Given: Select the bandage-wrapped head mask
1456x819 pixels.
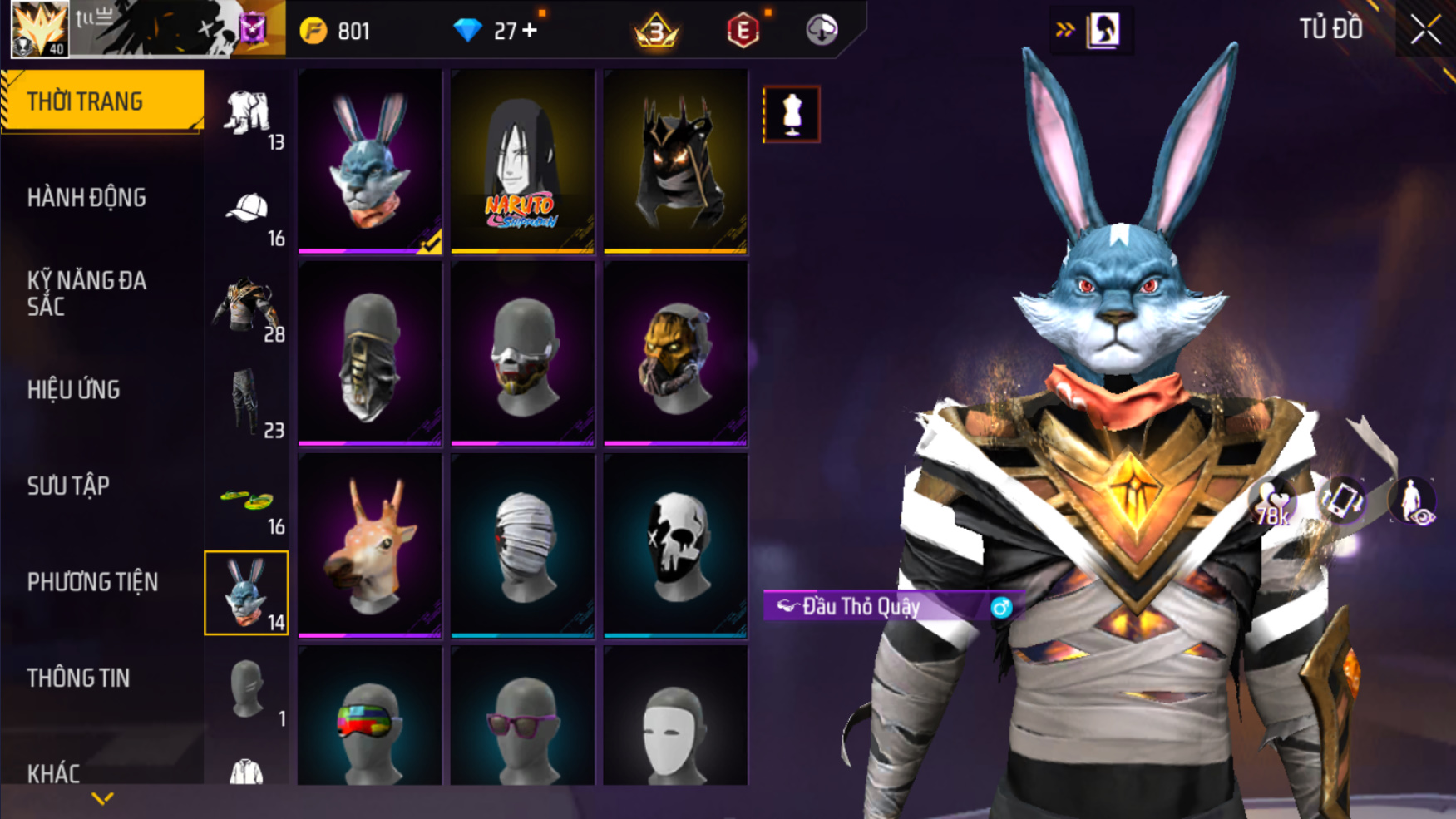Looking at the screenshot, I should tap(522, 545).
